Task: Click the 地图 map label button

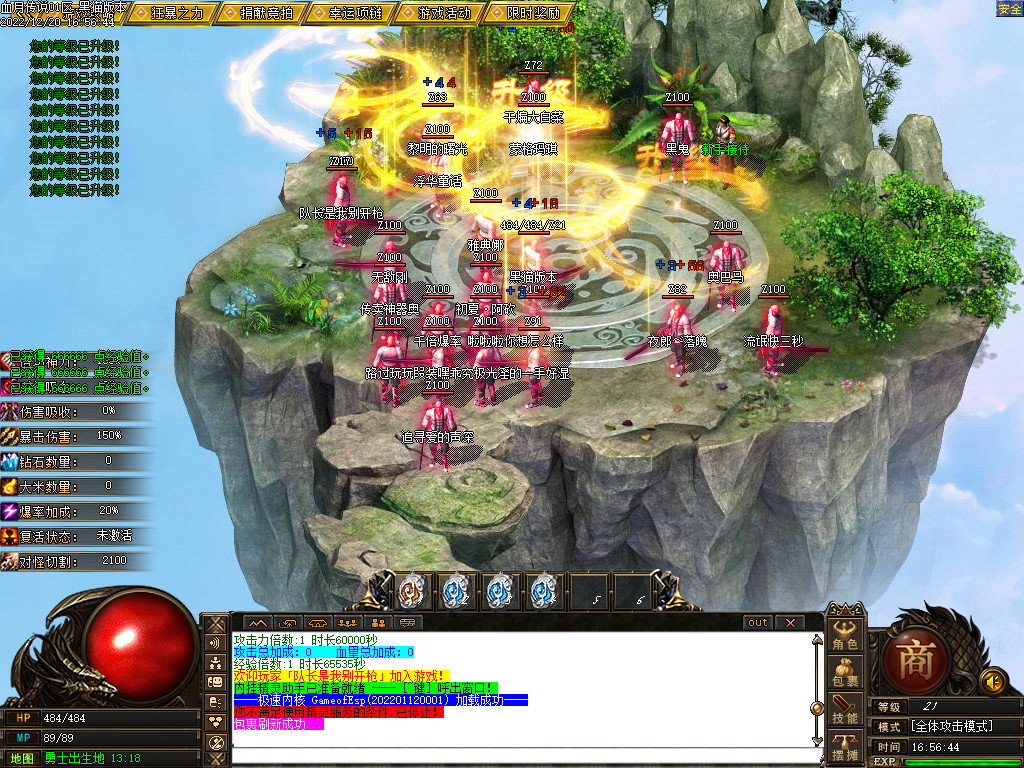Action: 23,758
